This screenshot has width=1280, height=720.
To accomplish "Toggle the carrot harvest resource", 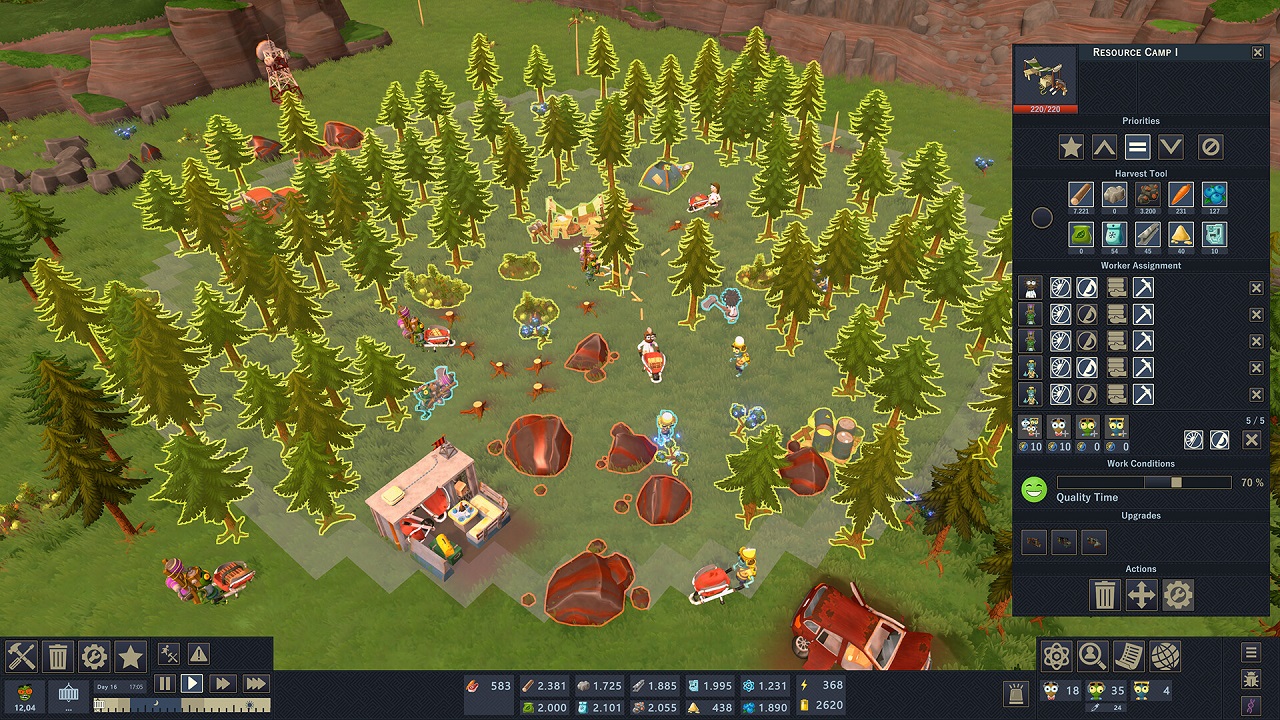I will coord(1181,194).
